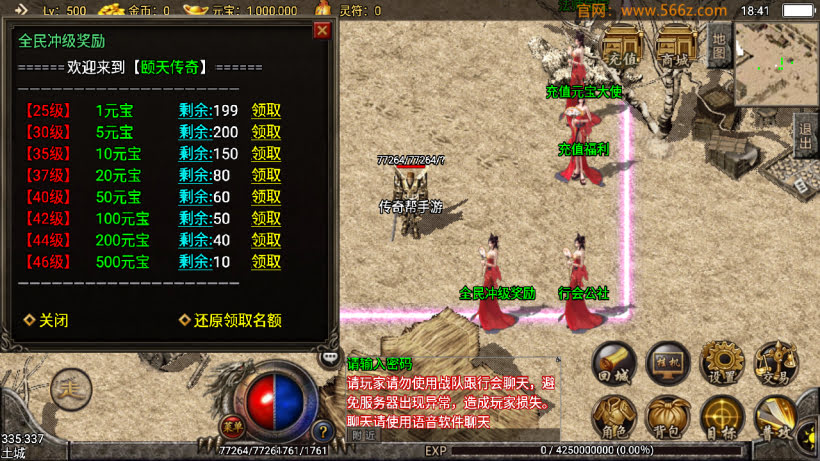Claim the 37级 20元宝 reward
Screen dimensions: 820x461
tap(266, 176)
